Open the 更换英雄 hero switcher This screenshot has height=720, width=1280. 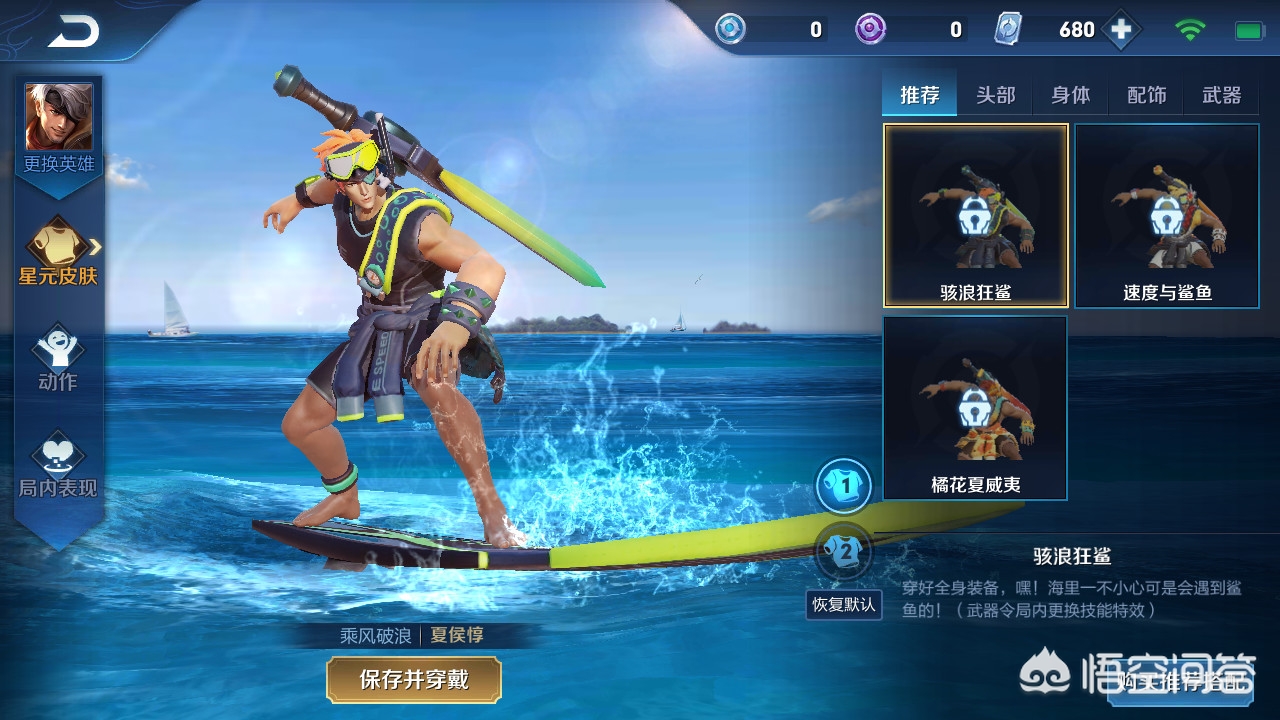pyautogui.click(x=59, y=128)
